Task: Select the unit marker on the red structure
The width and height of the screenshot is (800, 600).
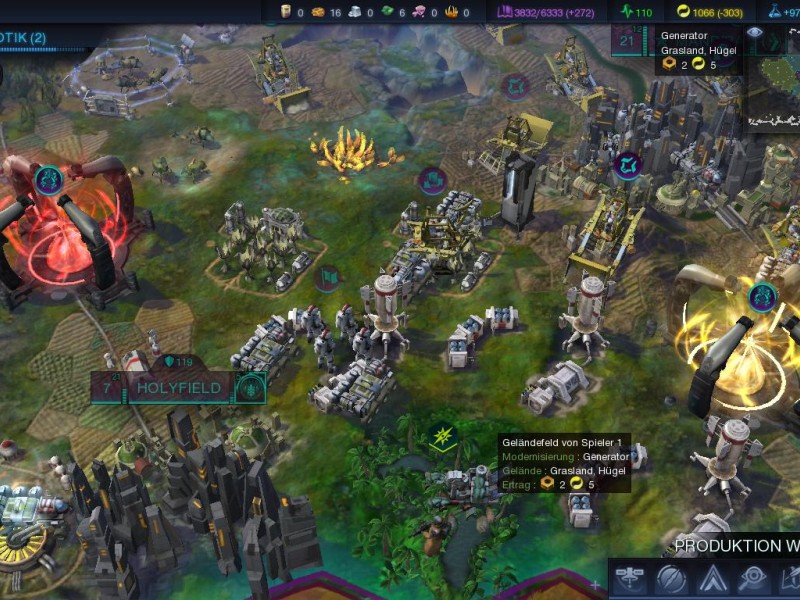Action: pyautogui.click(x=48, y=180)
